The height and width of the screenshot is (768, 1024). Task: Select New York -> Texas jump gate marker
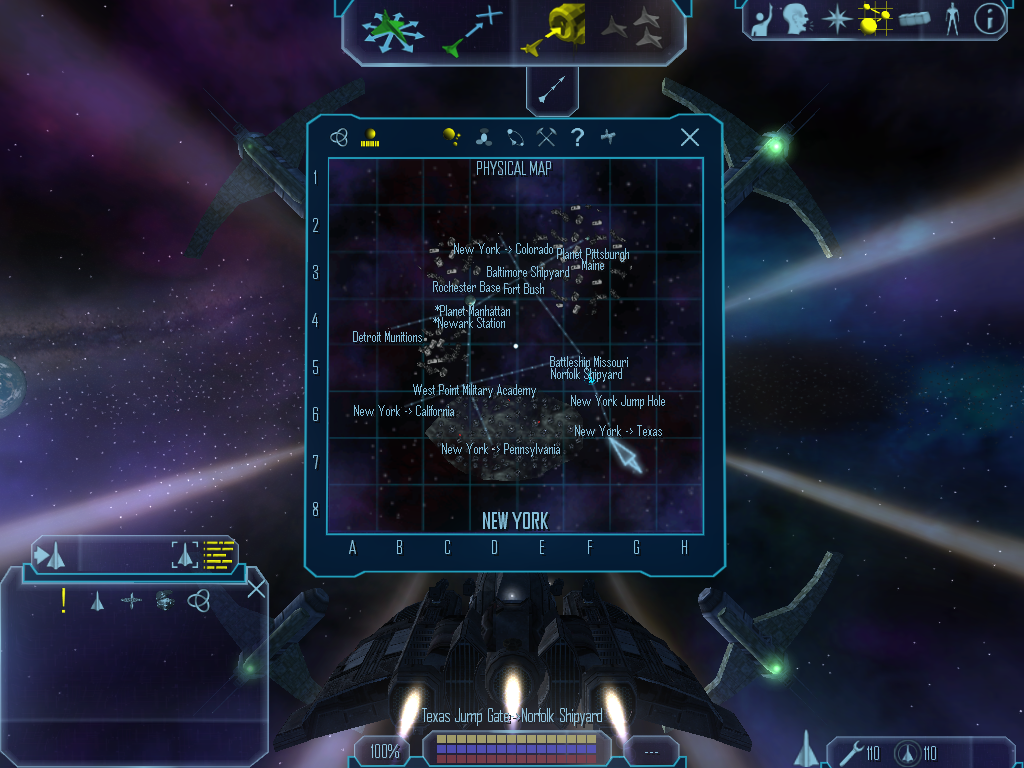pos(618,432)
